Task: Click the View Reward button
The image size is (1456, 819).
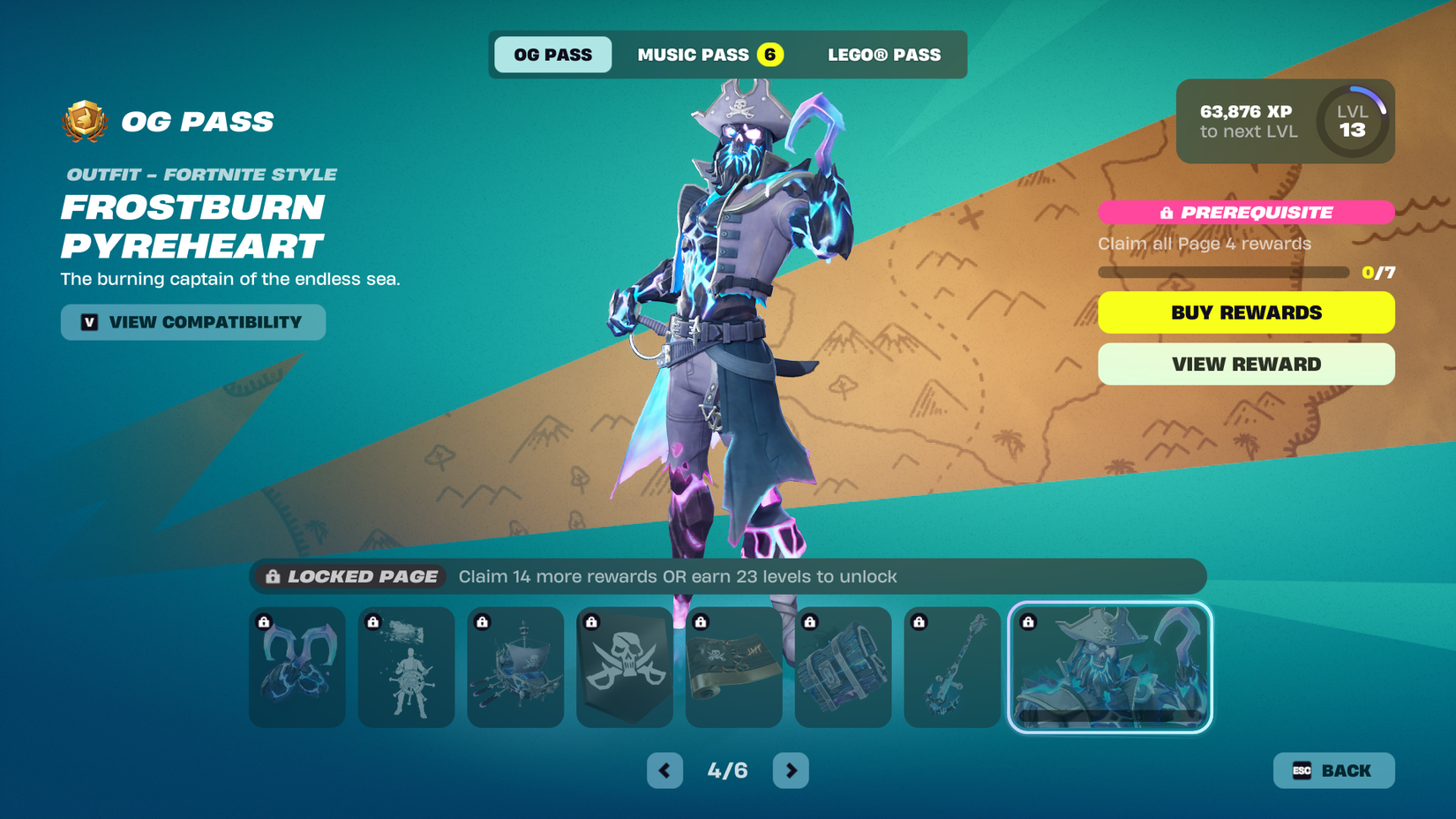Action: coord(1245,364)
